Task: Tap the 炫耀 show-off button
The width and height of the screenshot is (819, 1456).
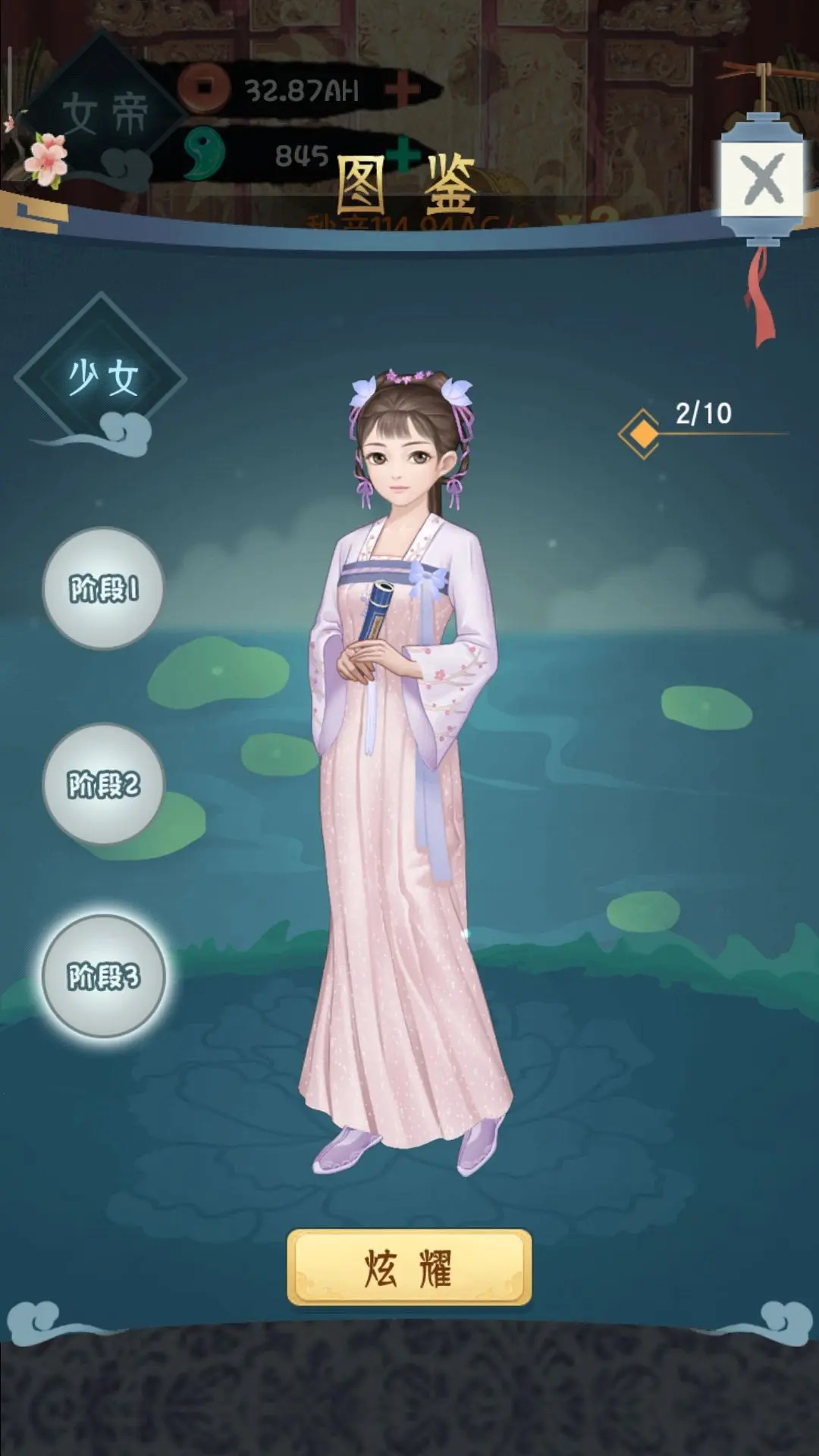Action: tap(409, 1268)
